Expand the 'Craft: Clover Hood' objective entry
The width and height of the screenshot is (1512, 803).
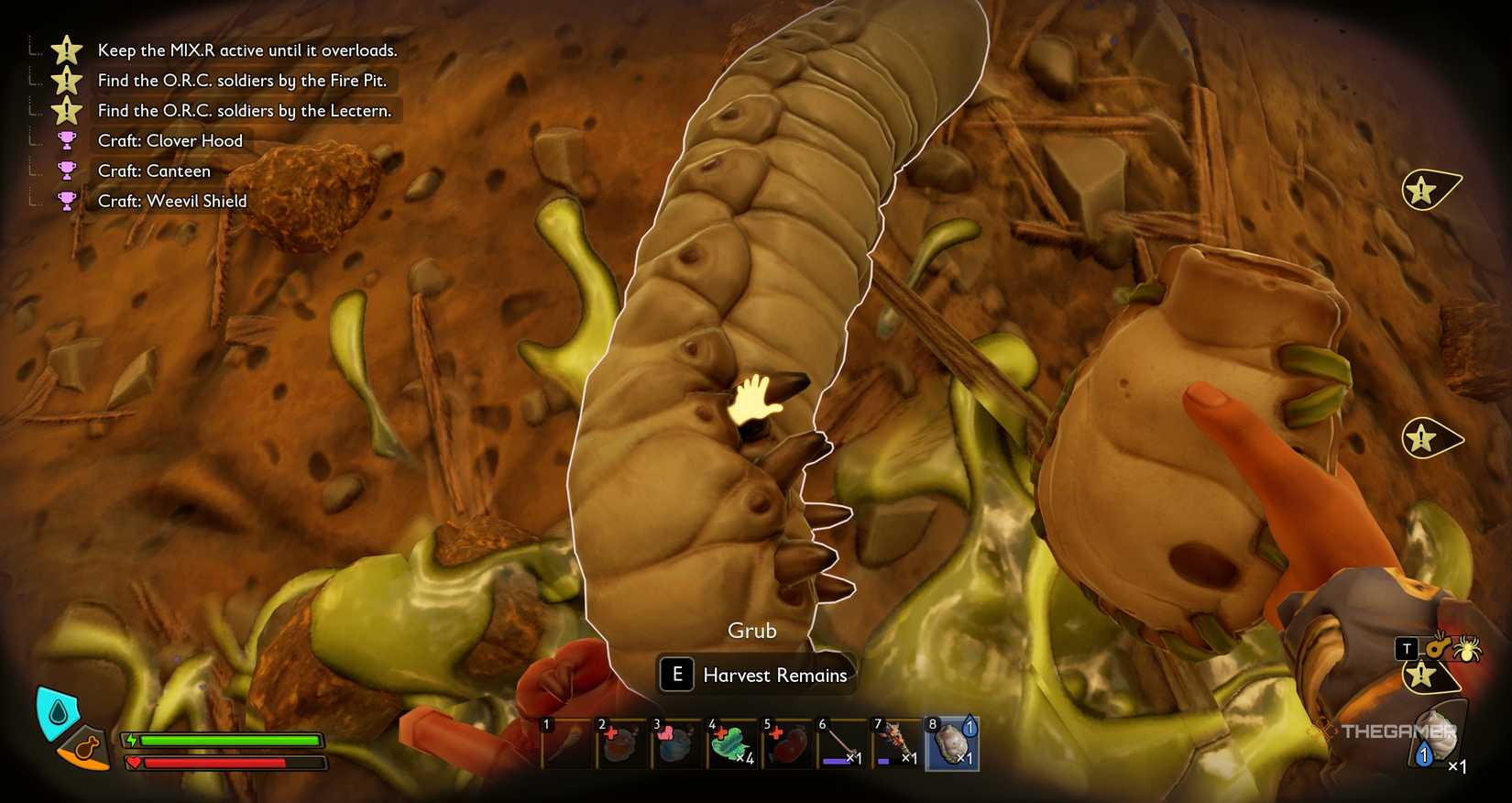pos(170,140)
